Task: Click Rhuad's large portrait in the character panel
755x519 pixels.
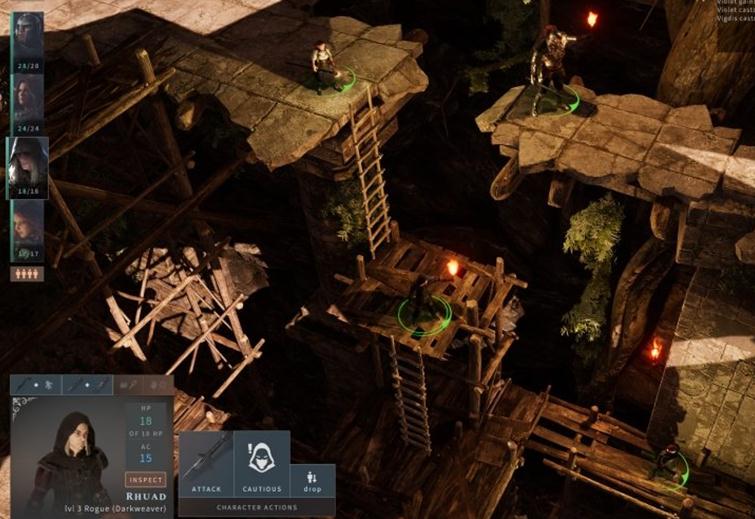Action: [66, 453]
